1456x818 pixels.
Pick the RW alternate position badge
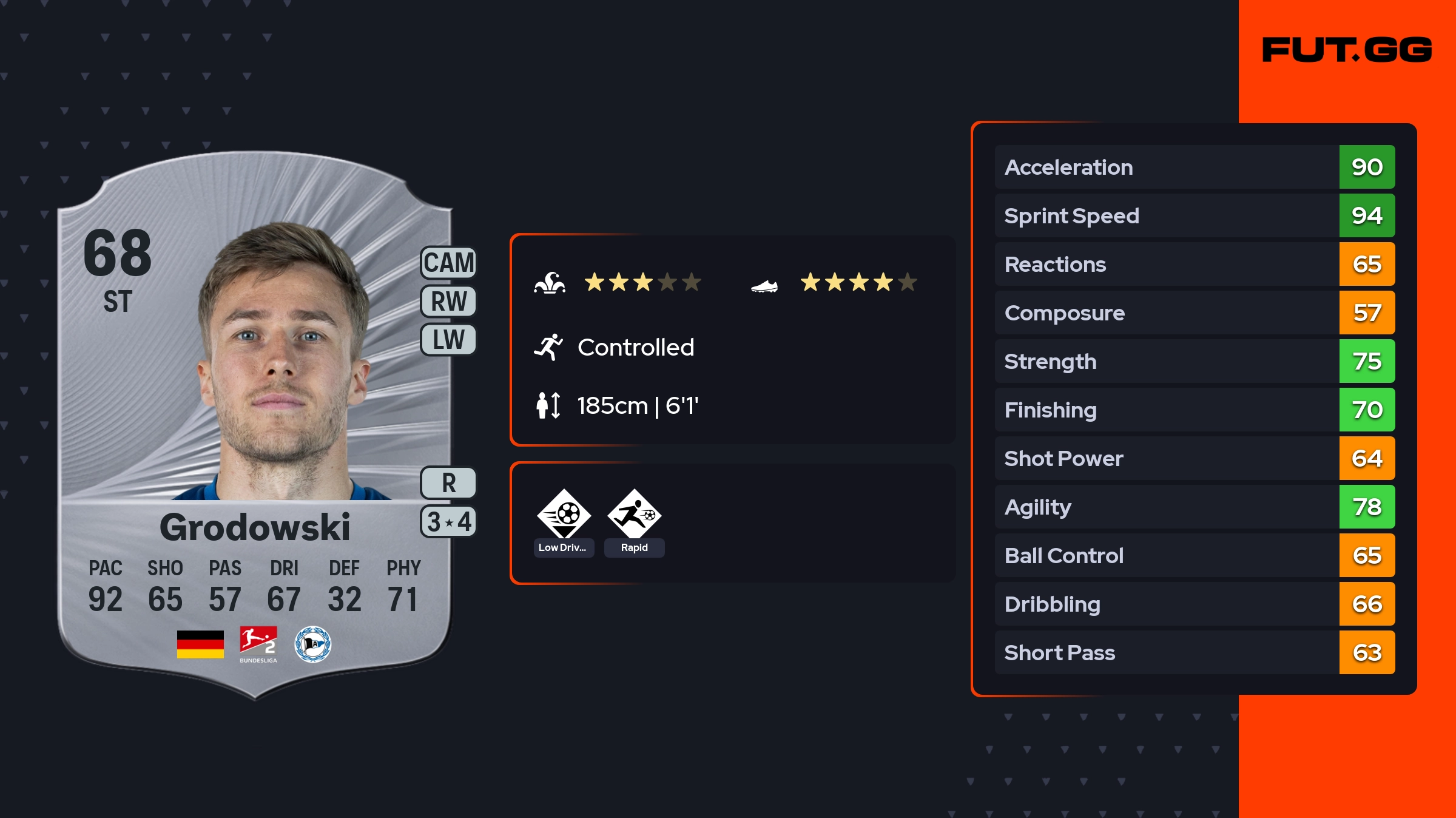[448, 301]
